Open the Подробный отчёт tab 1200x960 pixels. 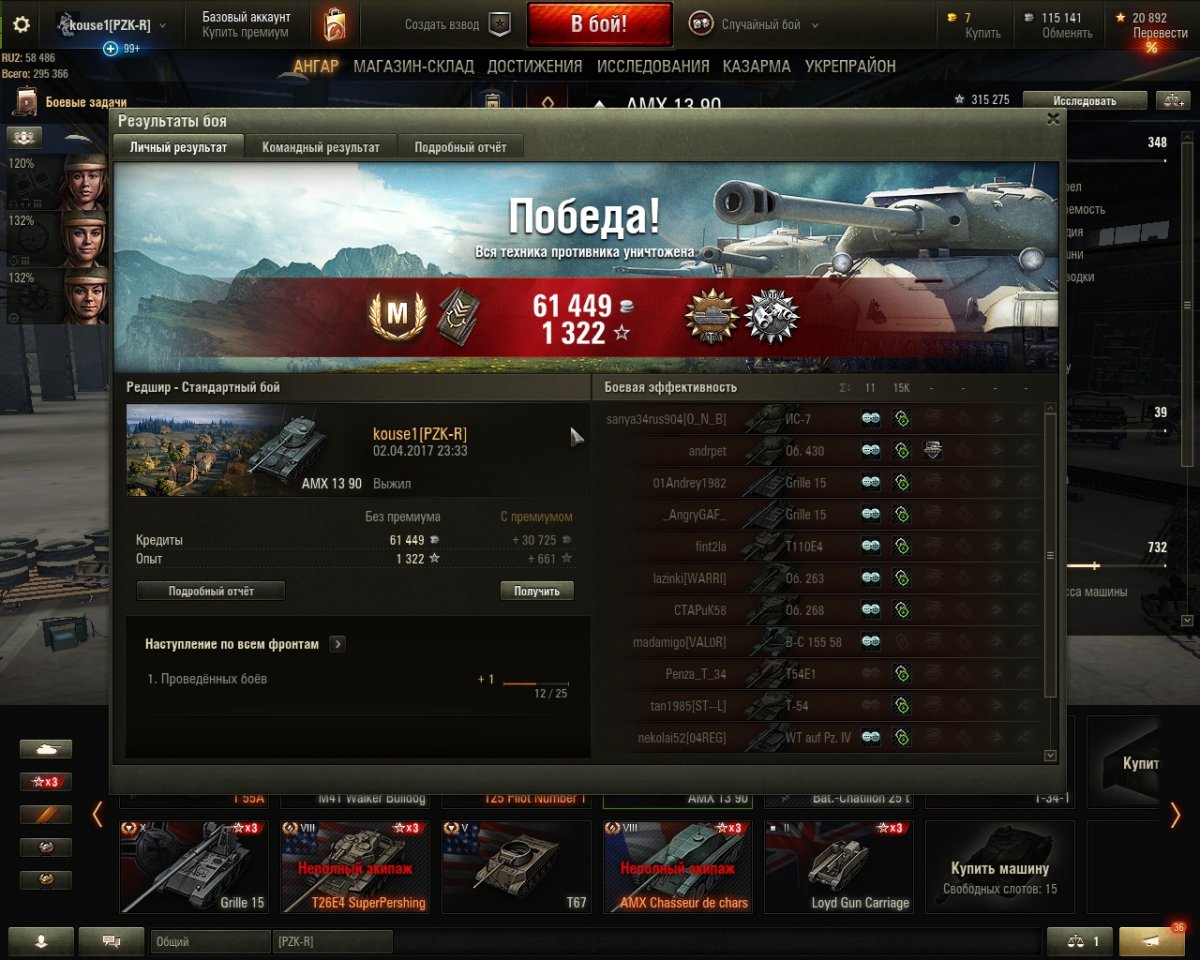tap(460, 147)
